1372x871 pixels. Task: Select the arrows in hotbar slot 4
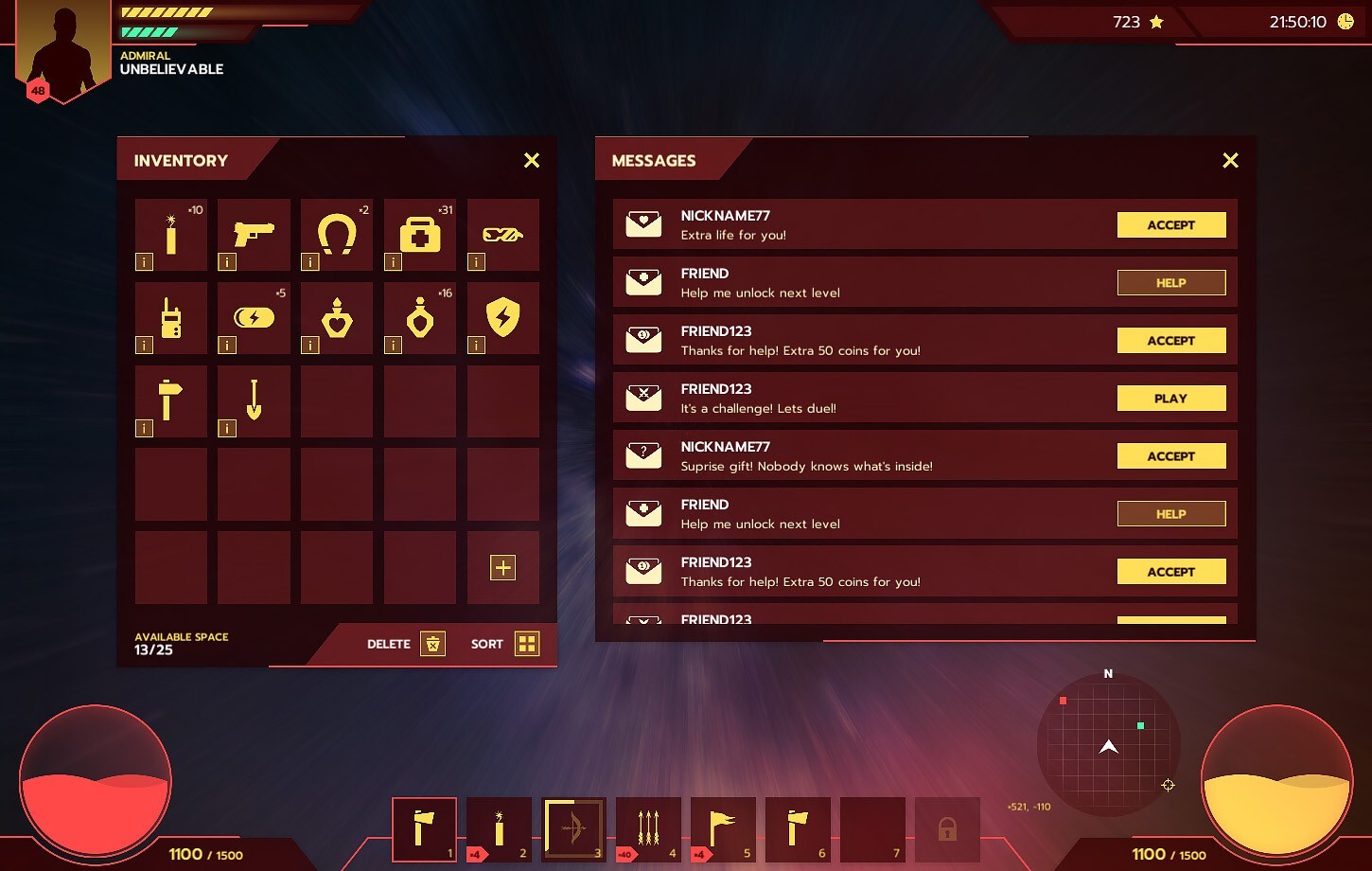click(x=648, y=828)
